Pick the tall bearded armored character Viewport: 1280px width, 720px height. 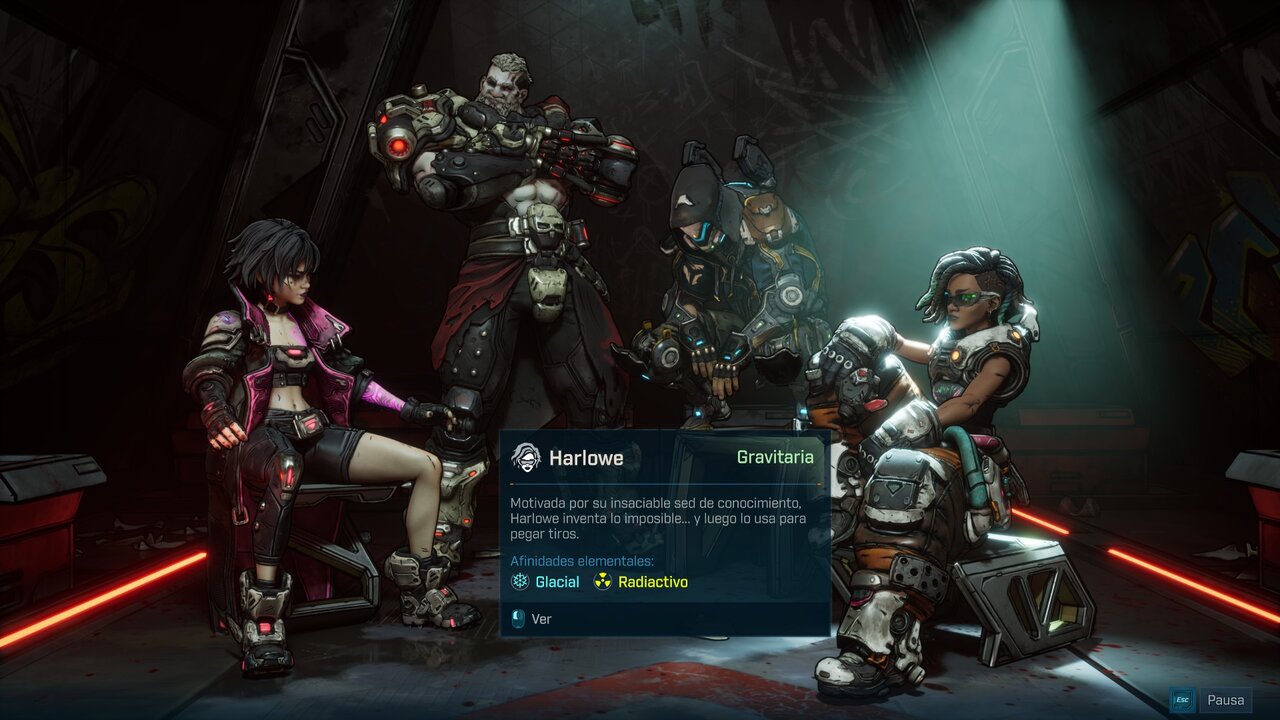click(510, 230)
